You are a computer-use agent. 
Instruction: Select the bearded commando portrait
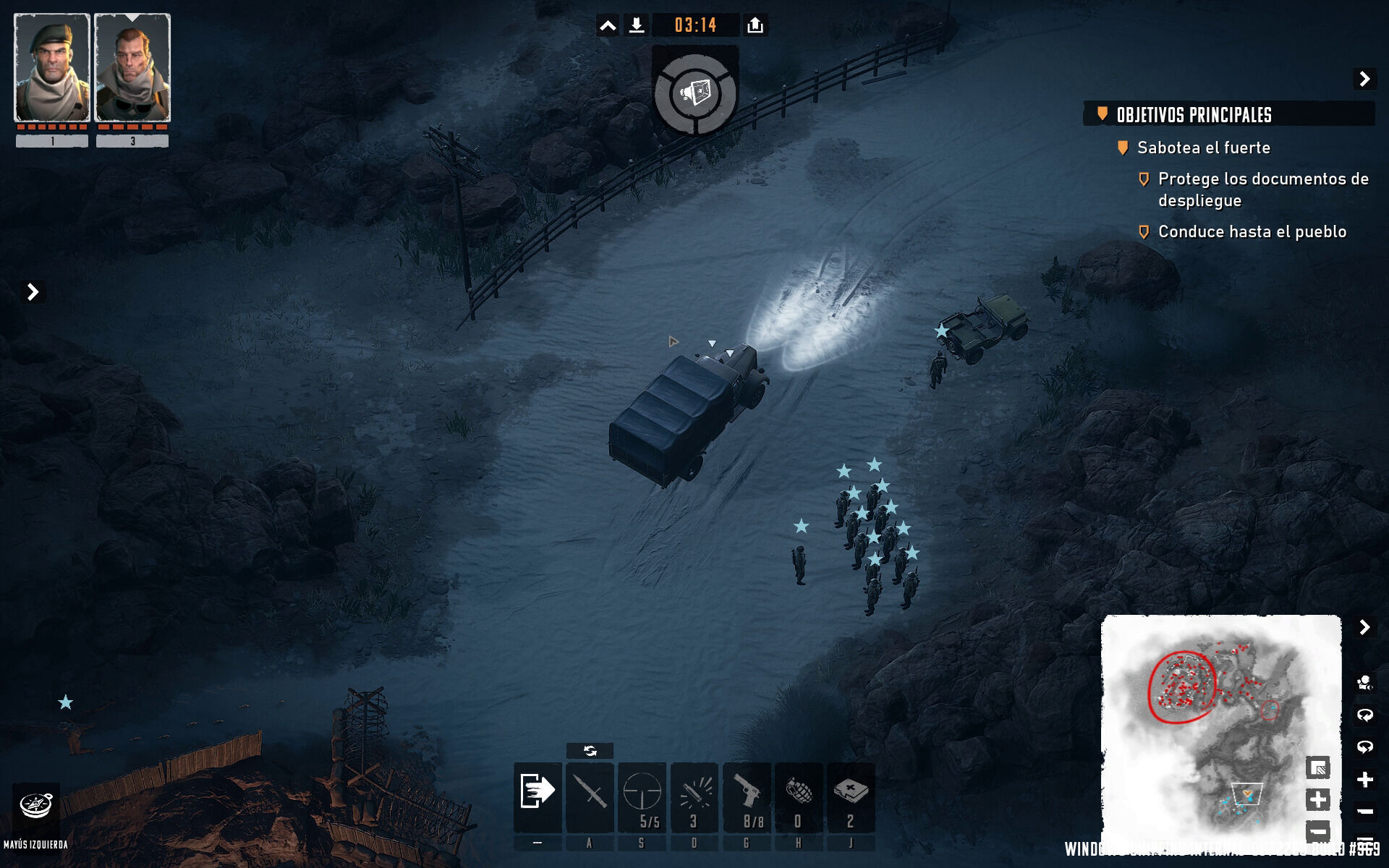point(132,67)
